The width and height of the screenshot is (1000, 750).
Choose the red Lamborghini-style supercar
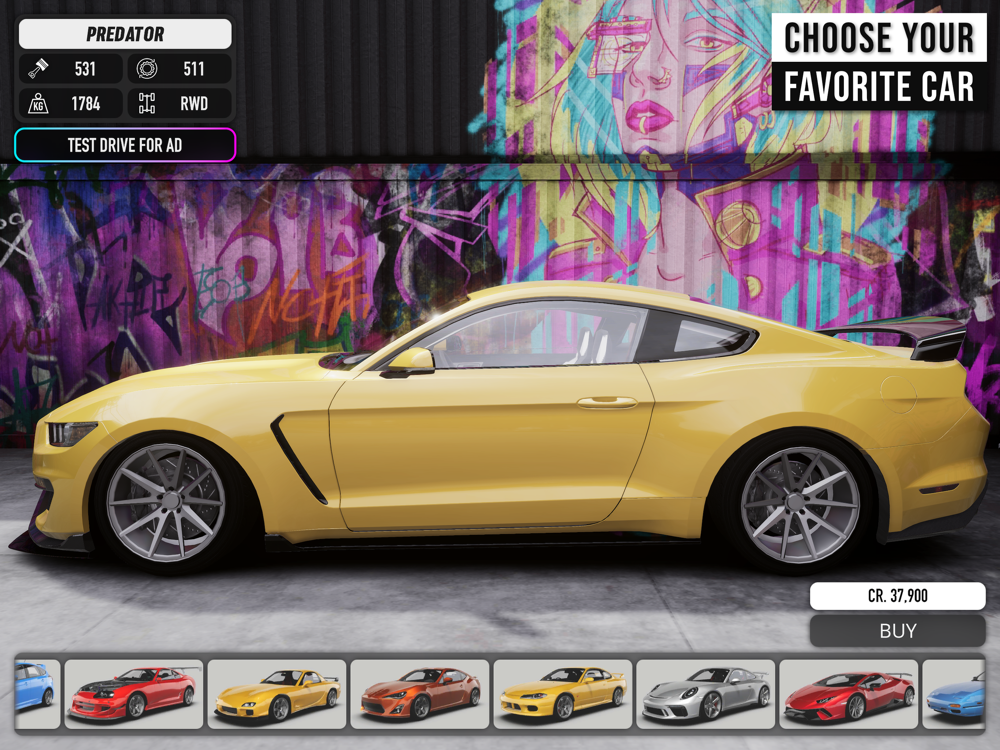[x=849, y=693]
